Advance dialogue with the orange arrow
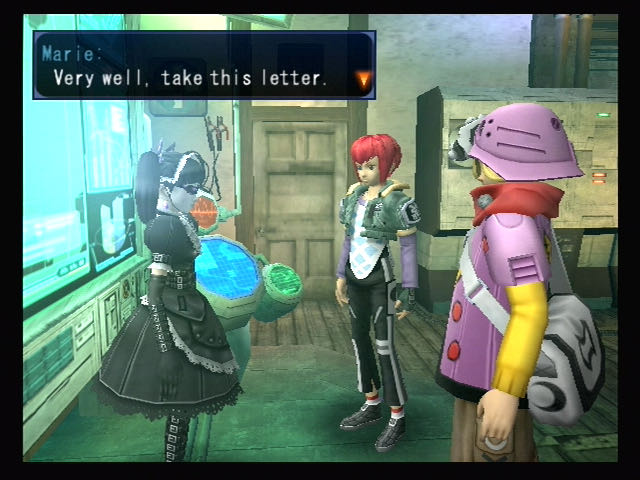The height and width of the screenshot is (480, 640). click(x=362, y=78)
